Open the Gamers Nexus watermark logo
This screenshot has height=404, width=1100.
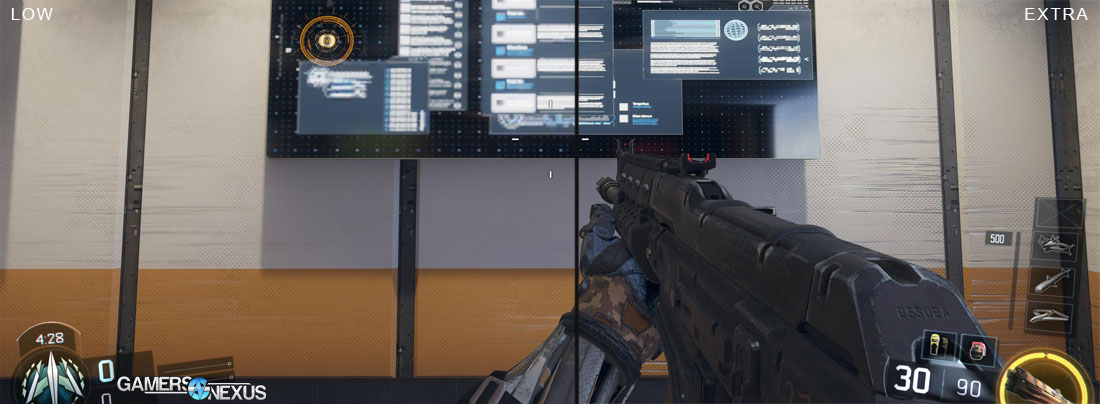click(x=191, y=386)
